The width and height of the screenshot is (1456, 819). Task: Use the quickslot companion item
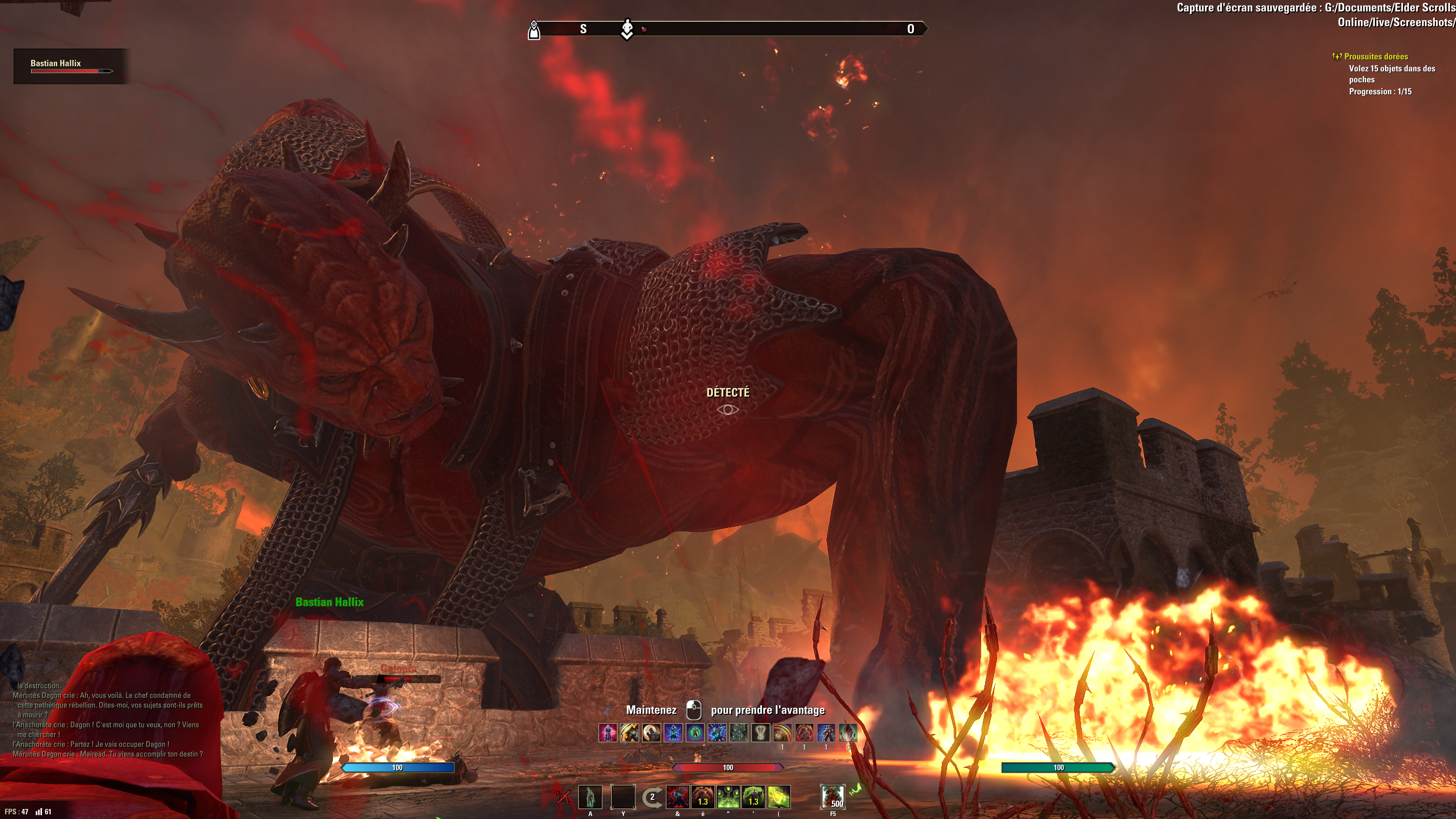coord(590,797)
